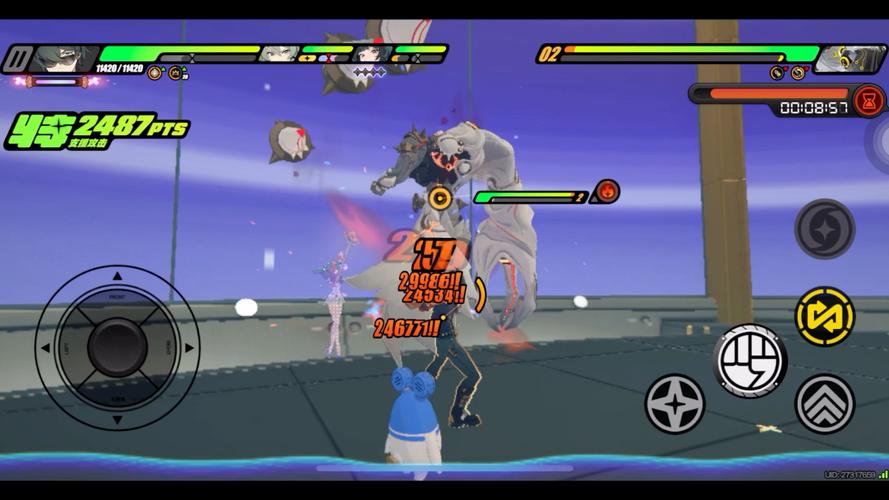This screenshot has width=889, height=500.
Task: Select the enemy boss portrait
Action: 849,59
